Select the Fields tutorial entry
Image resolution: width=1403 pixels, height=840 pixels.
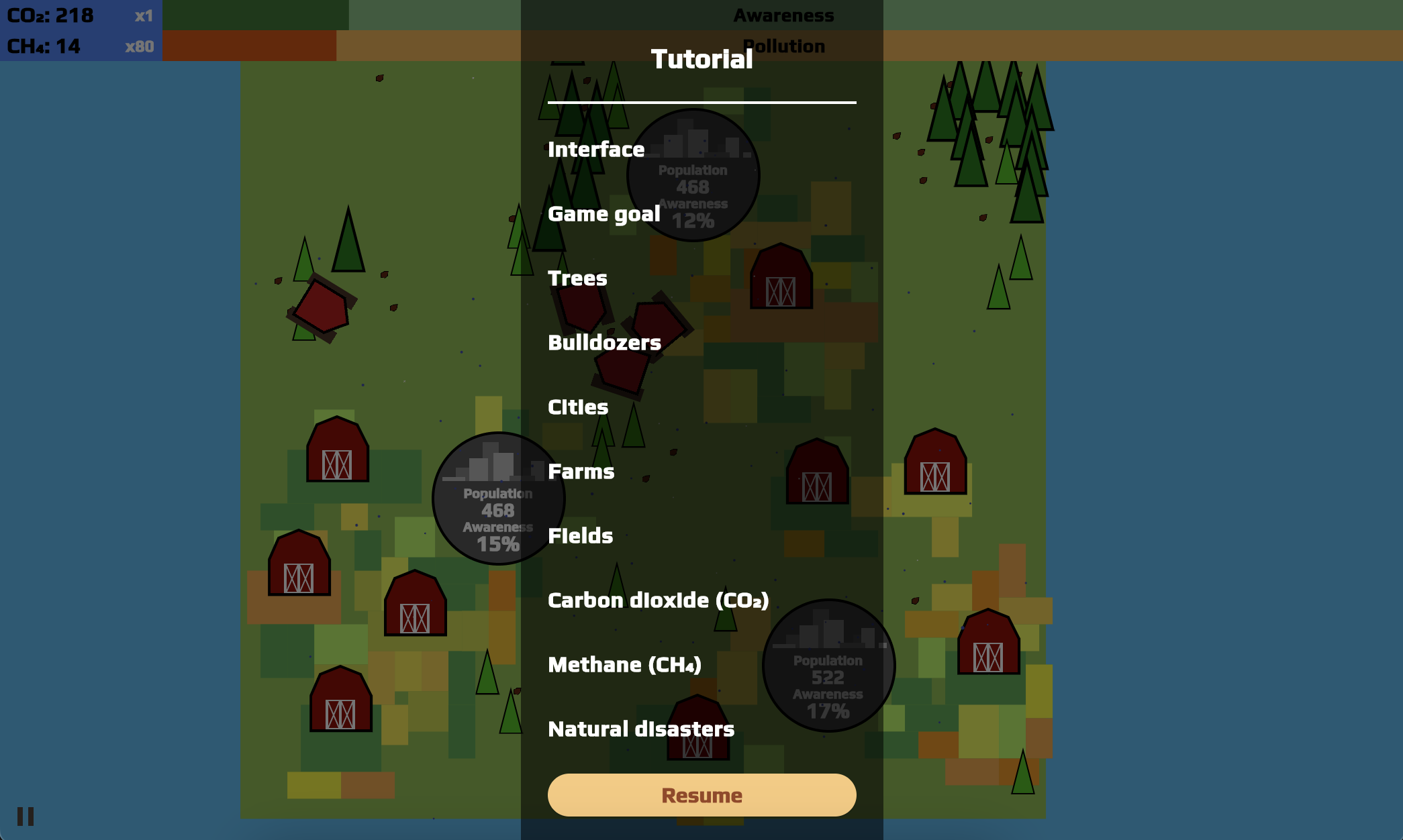(x=580, y=536)
